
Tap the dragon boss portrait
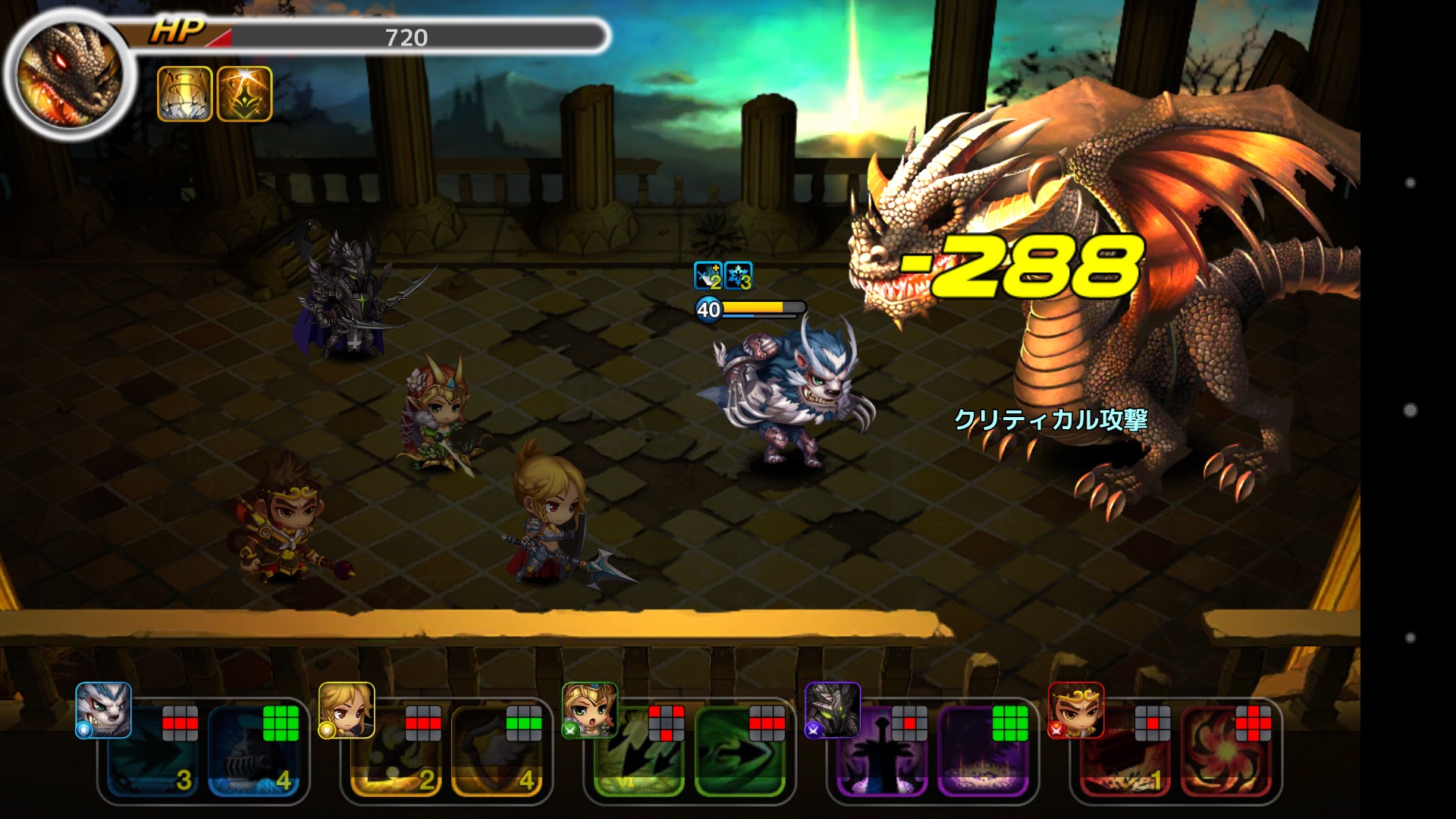pos(70,76)
